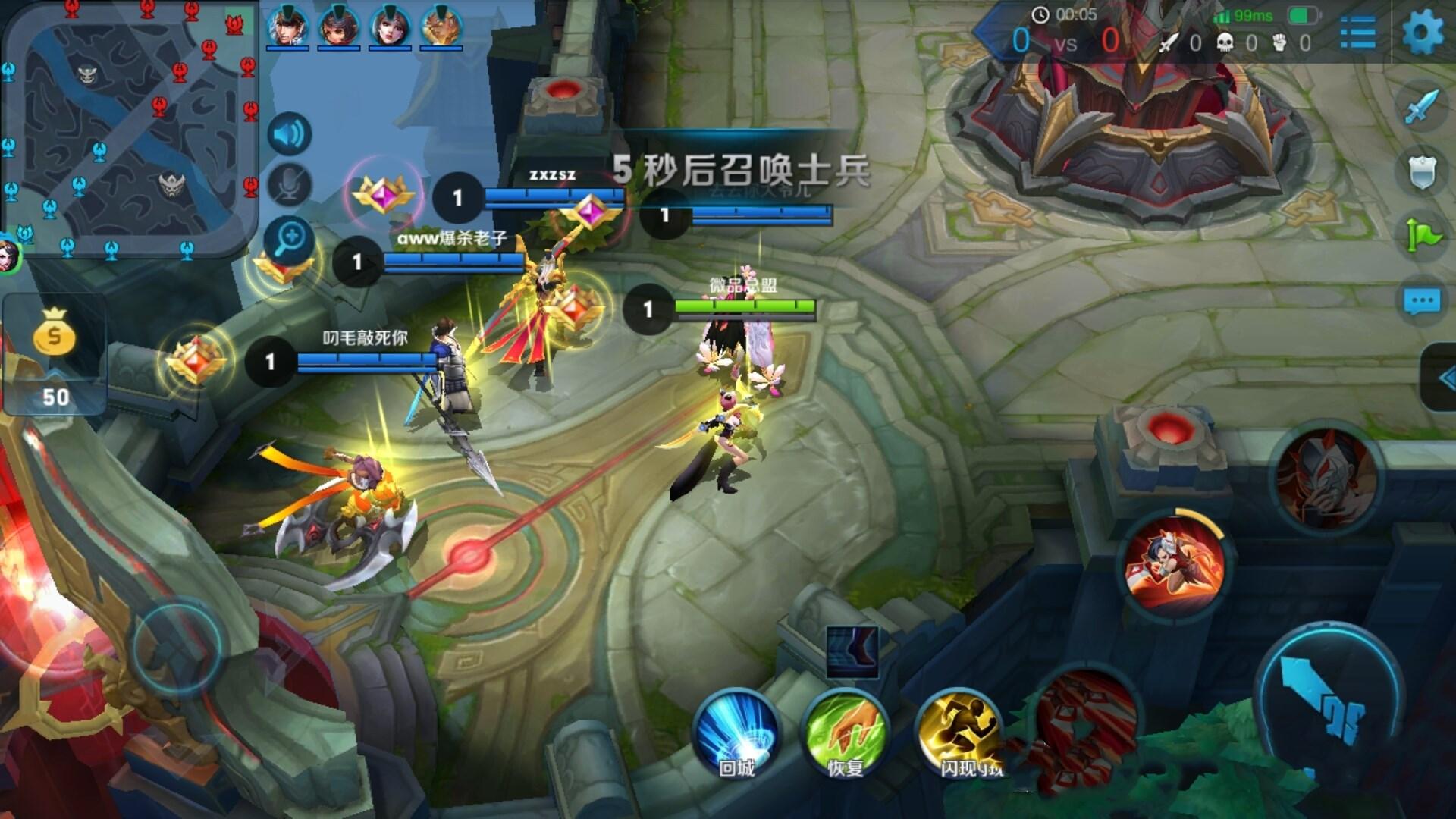Open the chat speech bubble
The width and height of the screenshot is (1456, 819).
[x=1422, y=302]
